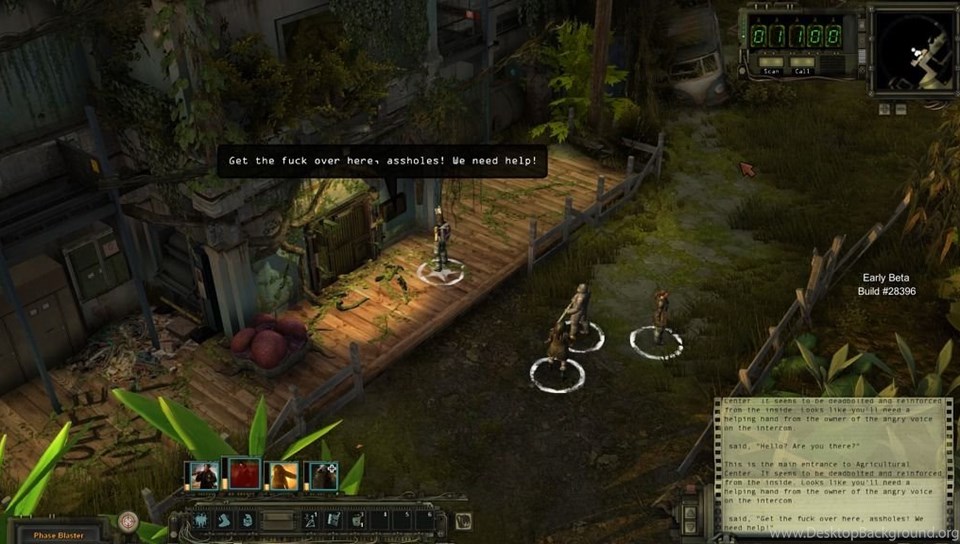Click the Phase Blaster weapon panel
Screen dimensions: 960x544
tap(58, 533)
